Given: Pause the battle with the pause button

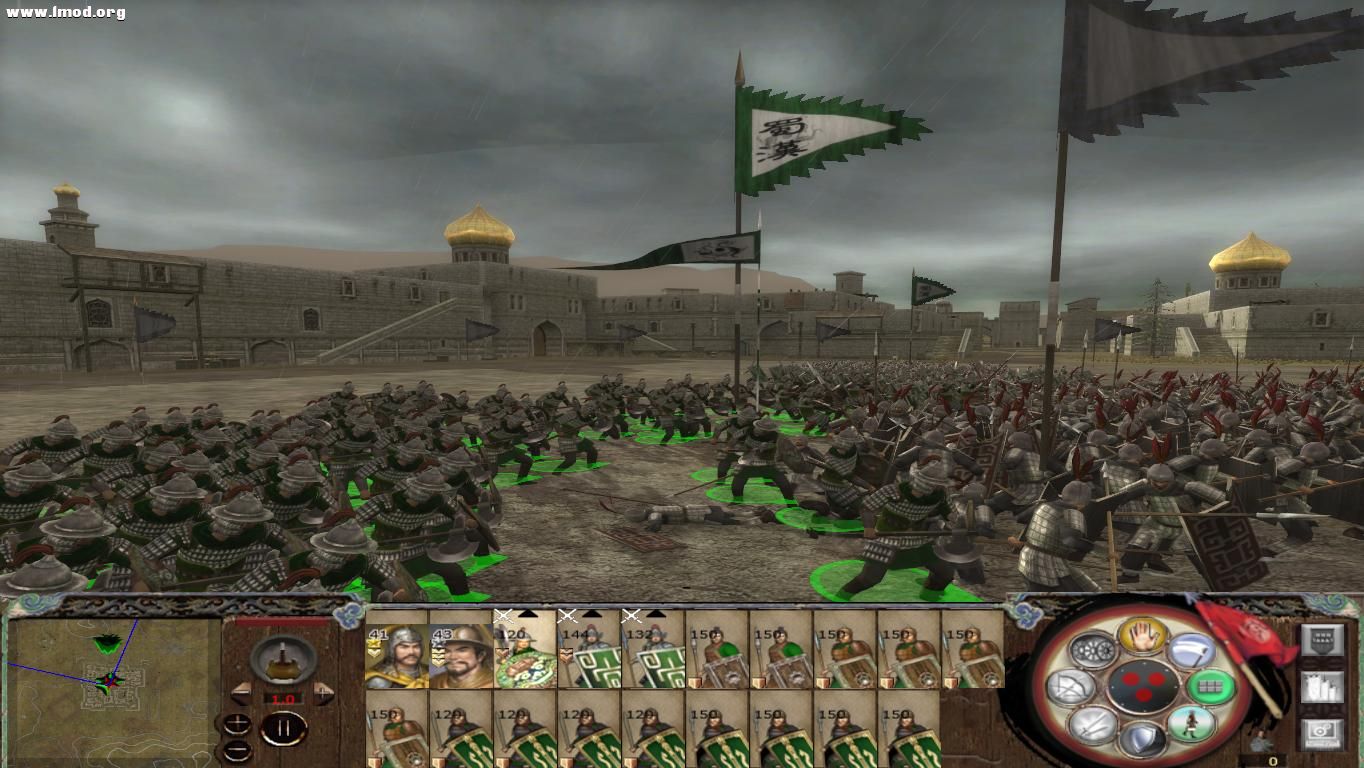Looking at the screenshot, I should click(x=285, y=727).
